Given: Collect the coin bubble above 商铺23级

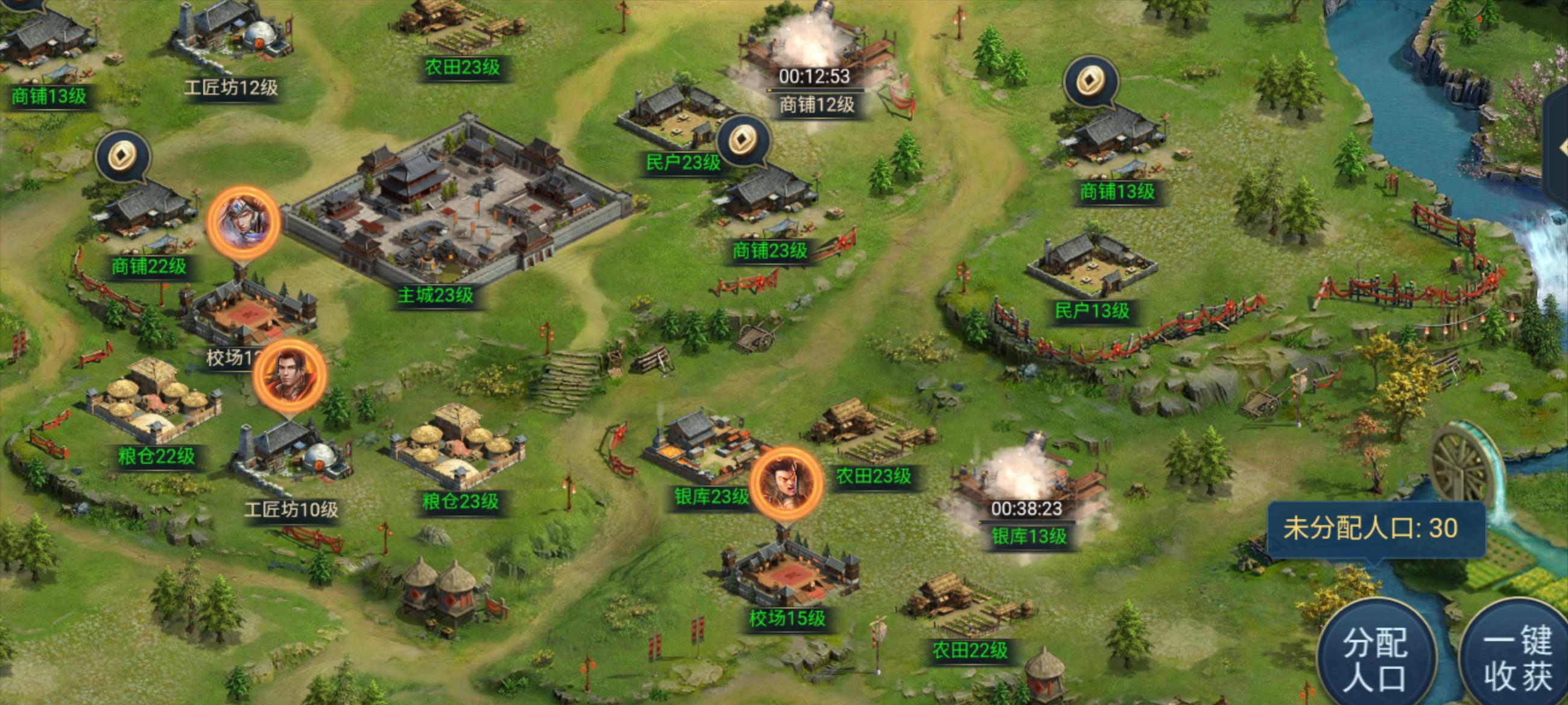Looking at the screenshot, I should pyautogui.click(x=743, y=141).
